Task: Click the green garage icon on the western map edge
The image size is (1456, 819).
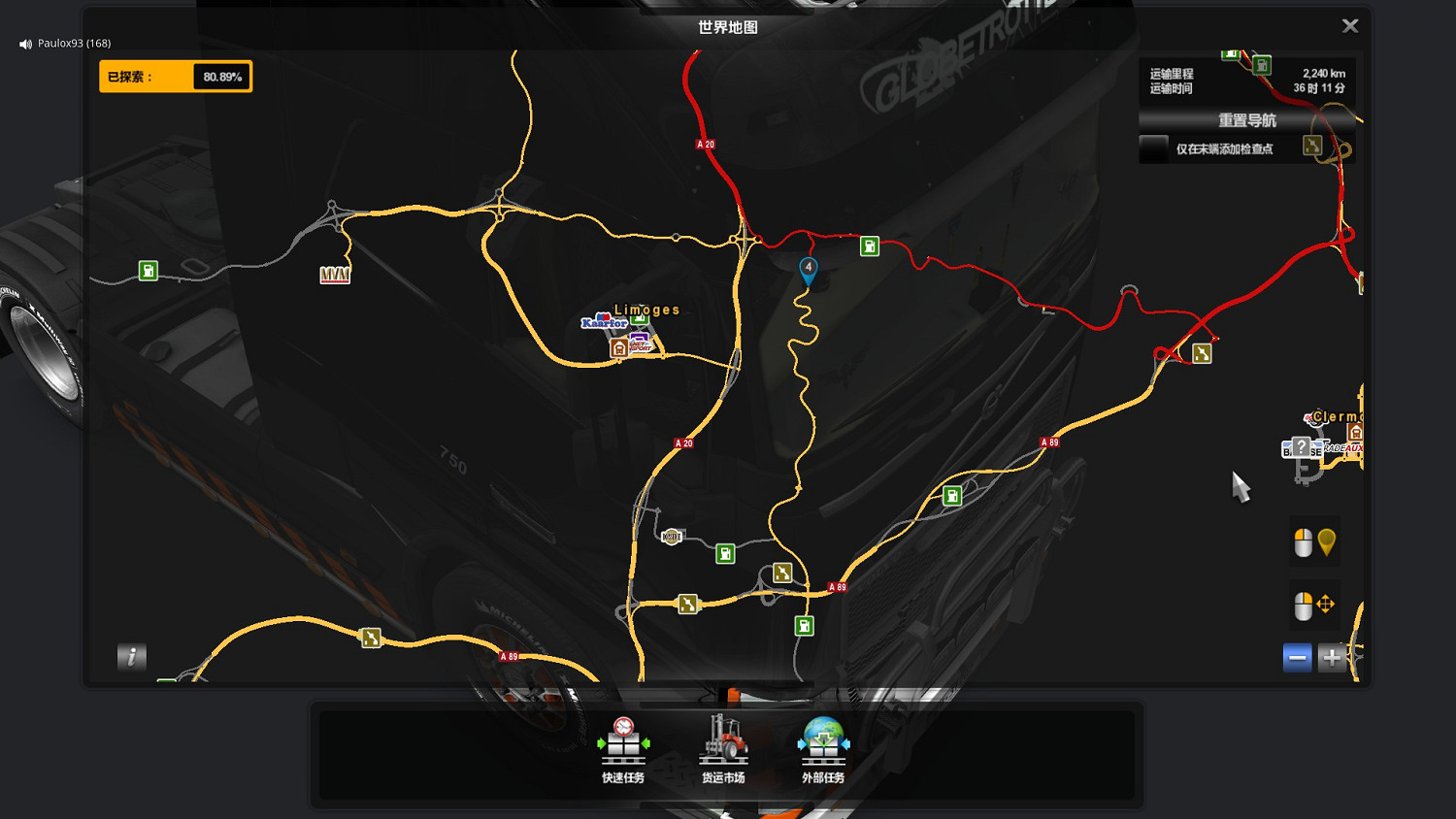Action: (148, 272)
